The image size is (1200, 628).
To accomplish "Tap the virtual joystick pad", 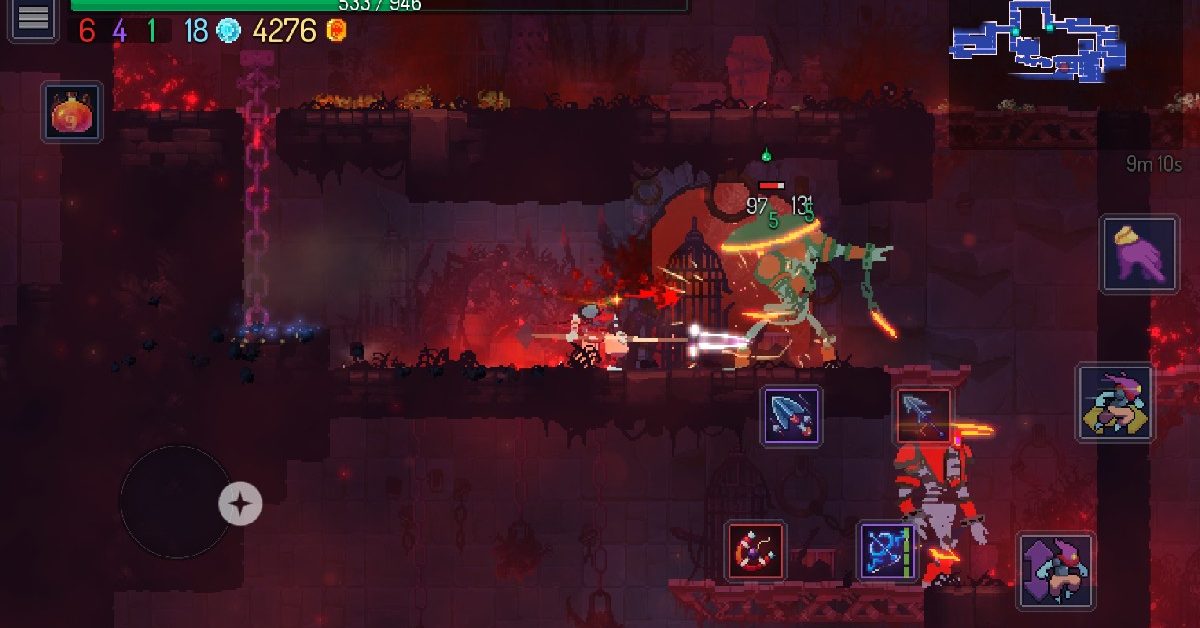I will [177, 502].
